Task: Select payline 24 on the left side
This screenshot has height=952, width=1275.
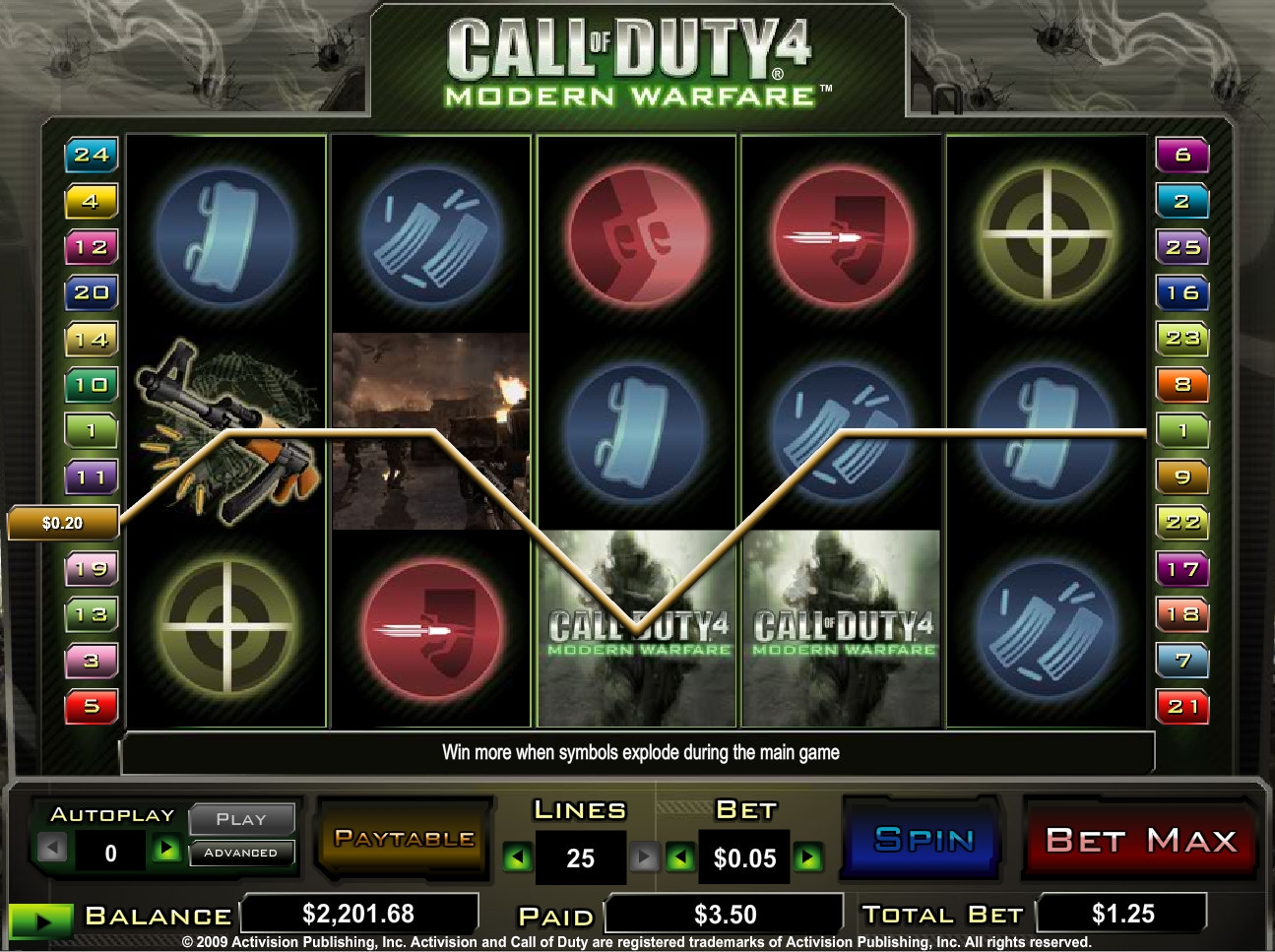Action: [x=91, y=155]
